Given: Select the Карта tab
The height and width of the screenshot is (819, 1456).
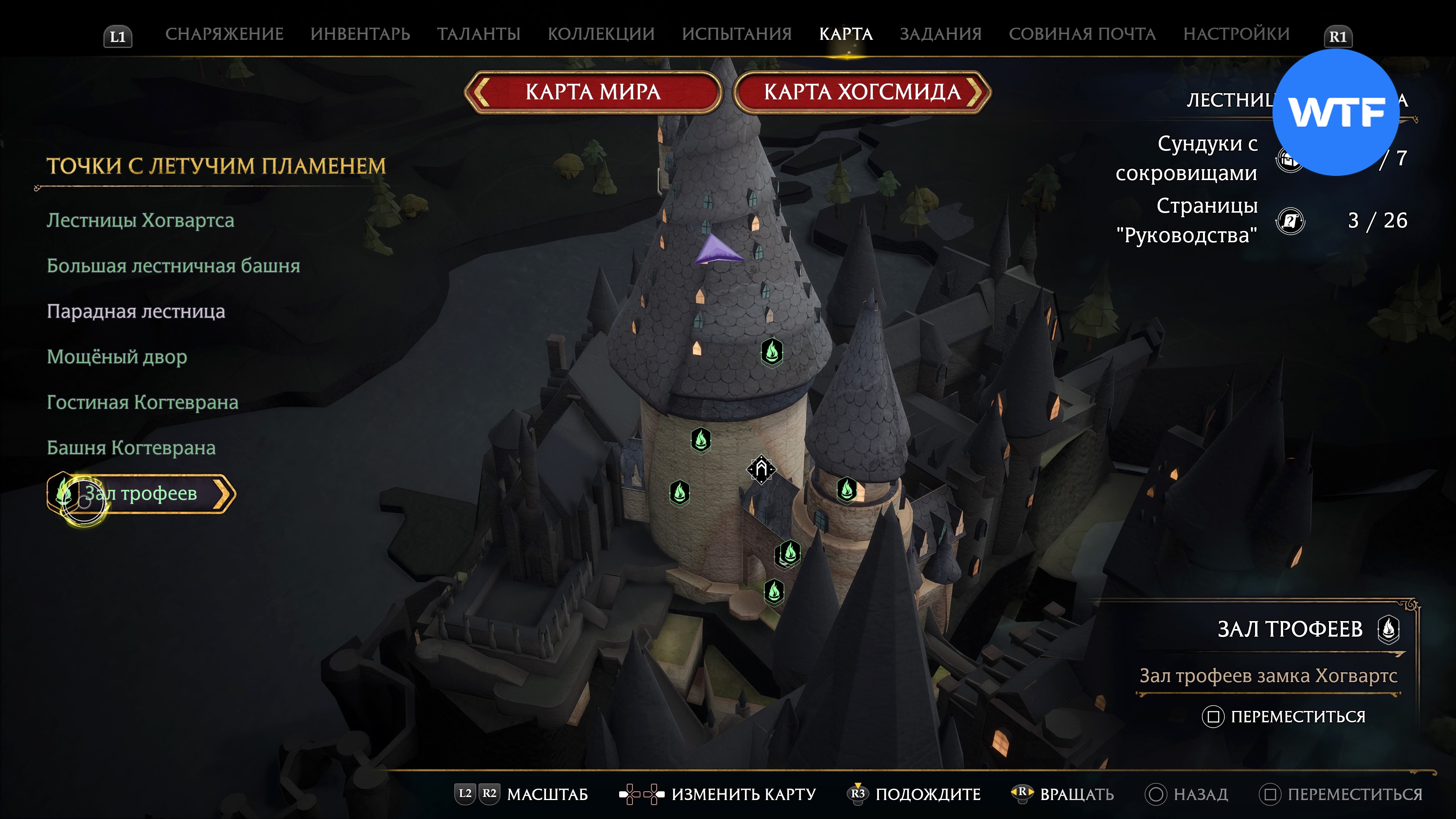Looking at the screenshot, I should [846, 34].
